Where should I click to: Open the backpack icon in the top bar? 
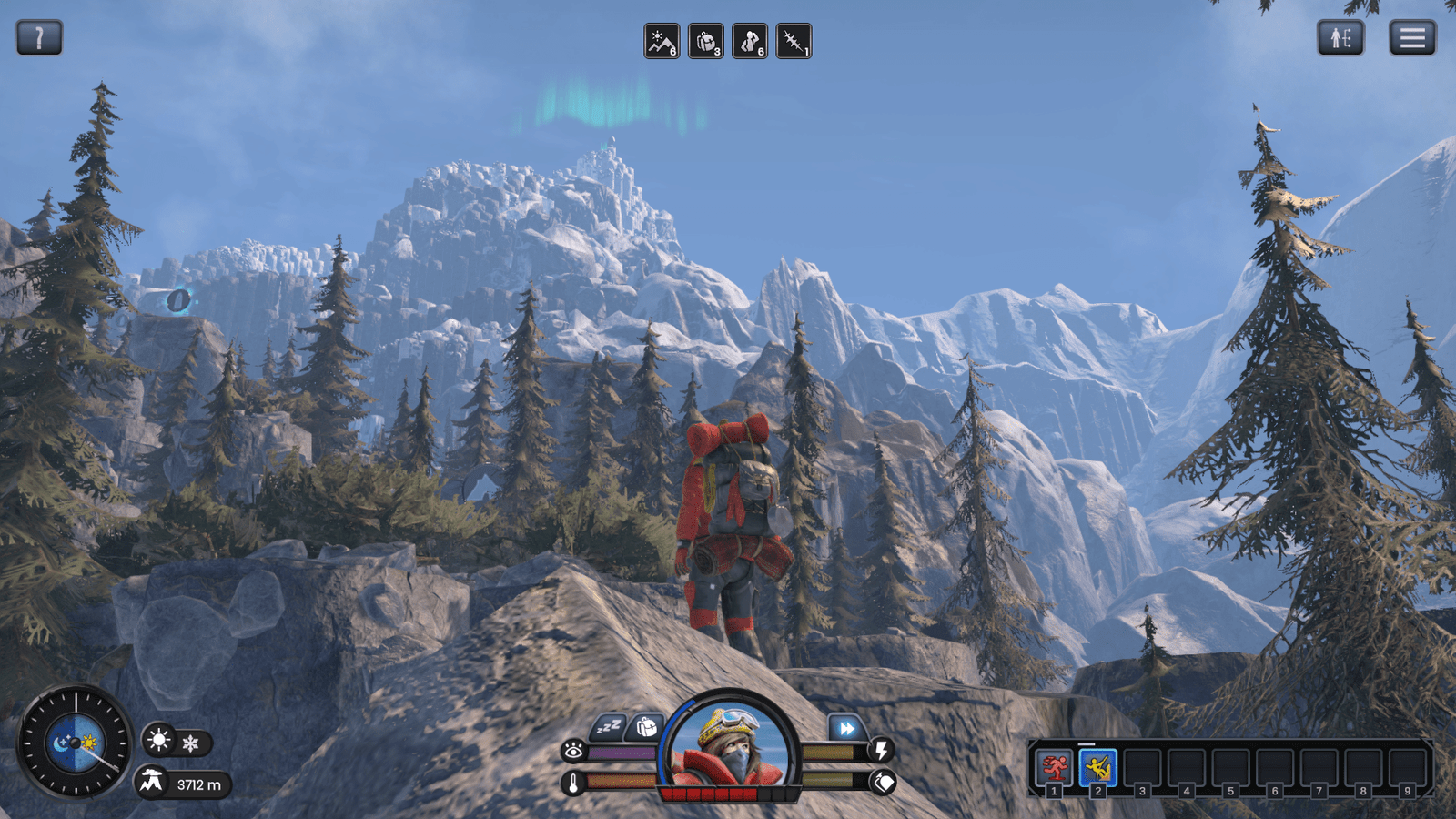coord(705,42)
